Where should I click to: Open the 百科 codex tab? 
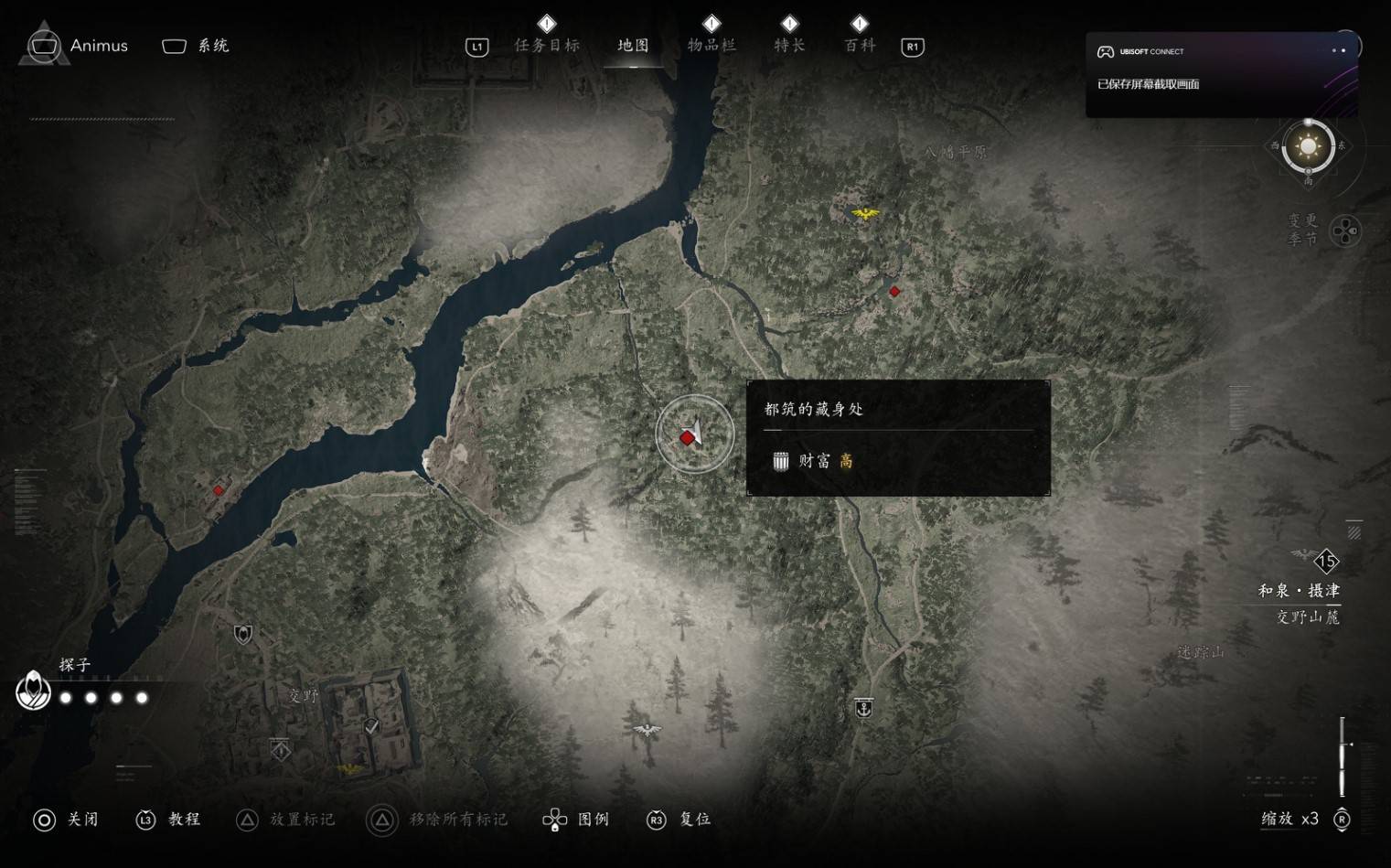coord(860,46)
